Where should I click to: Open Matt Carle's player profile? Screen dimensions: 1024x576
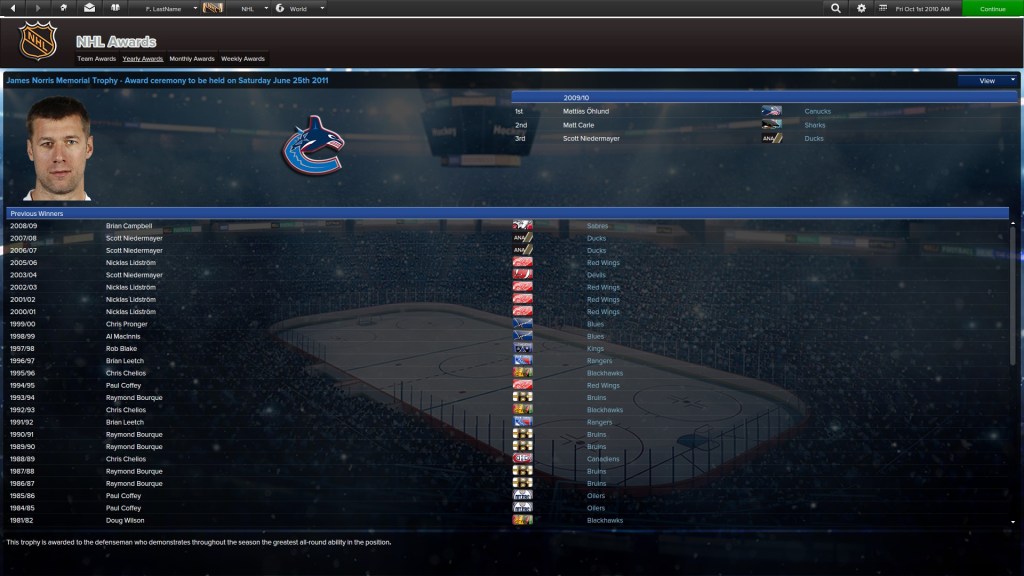click(x=578, y=125)
